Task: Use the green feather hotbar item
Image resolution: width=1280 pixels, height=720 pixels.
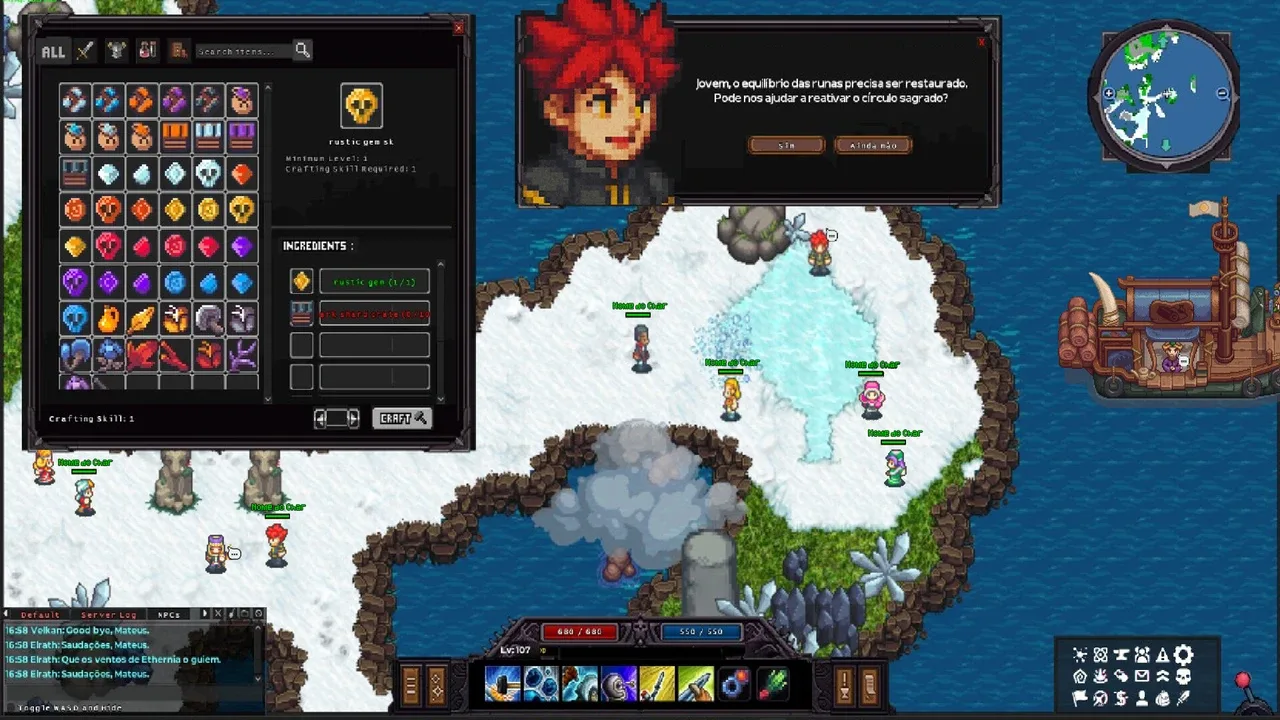Action: point(773,684)
